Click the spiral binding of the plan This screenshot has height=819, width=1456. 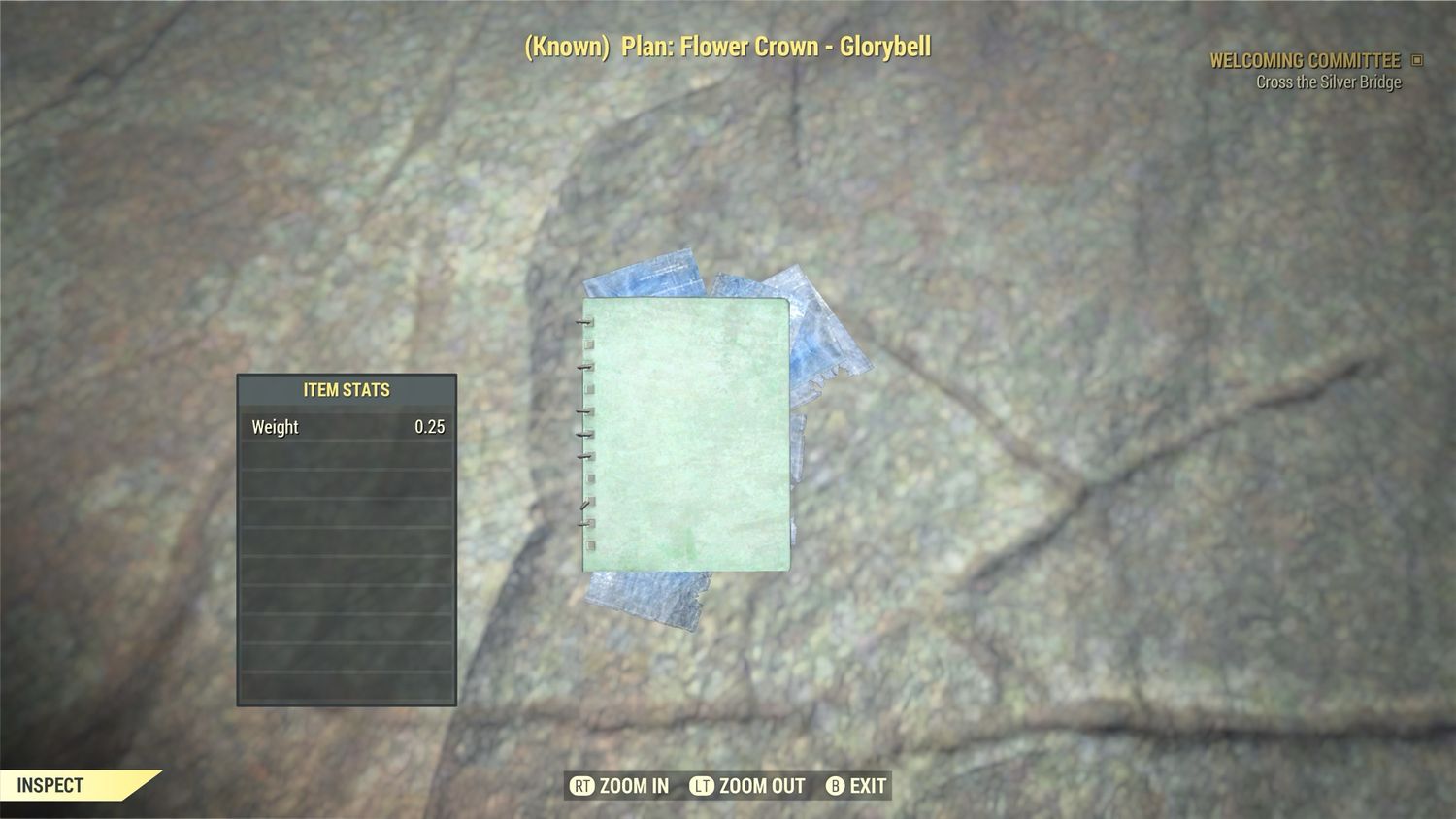tap(587, 437)
